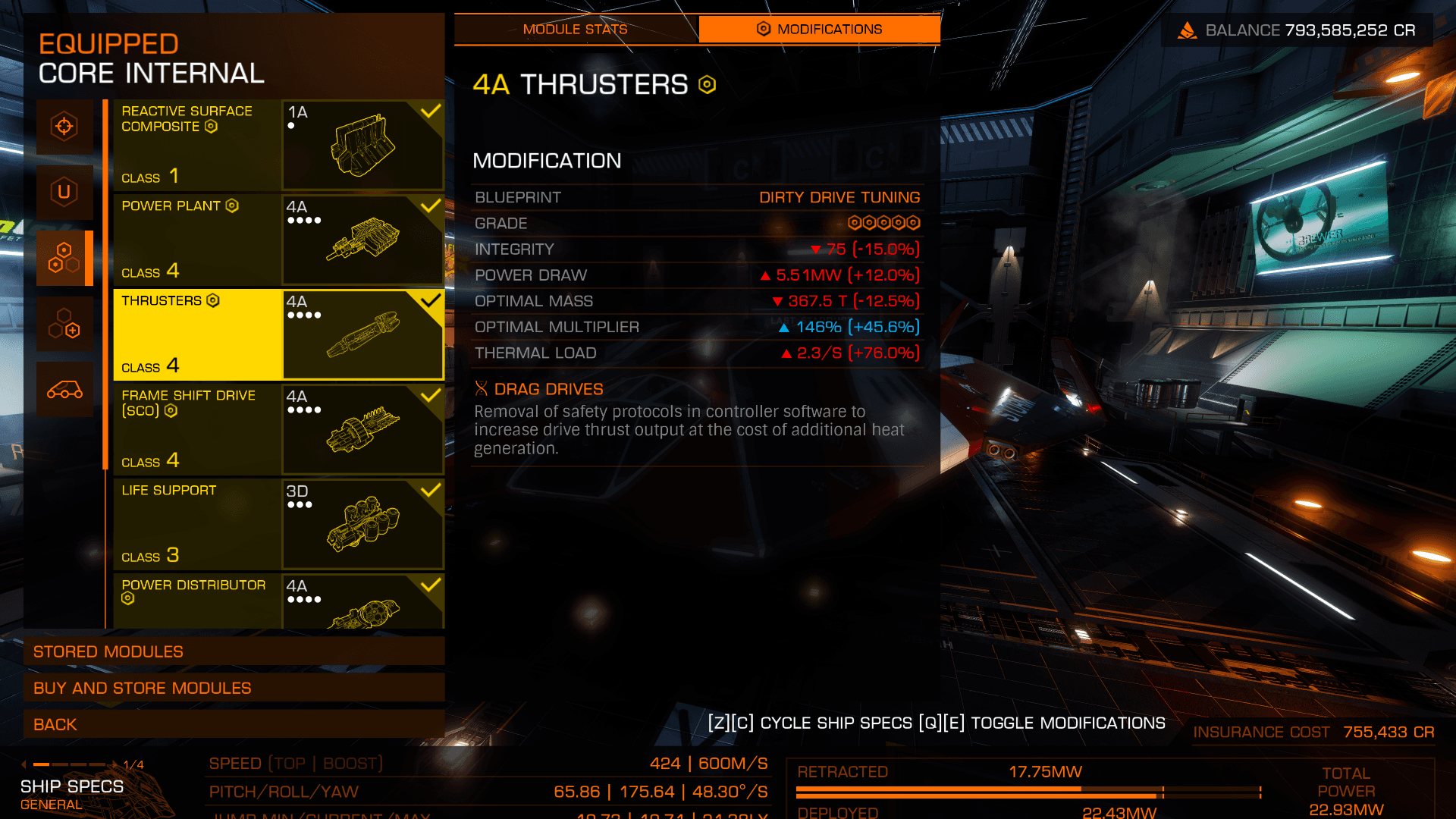Open the hardpoints crosshair category

(x=64, y=126)
